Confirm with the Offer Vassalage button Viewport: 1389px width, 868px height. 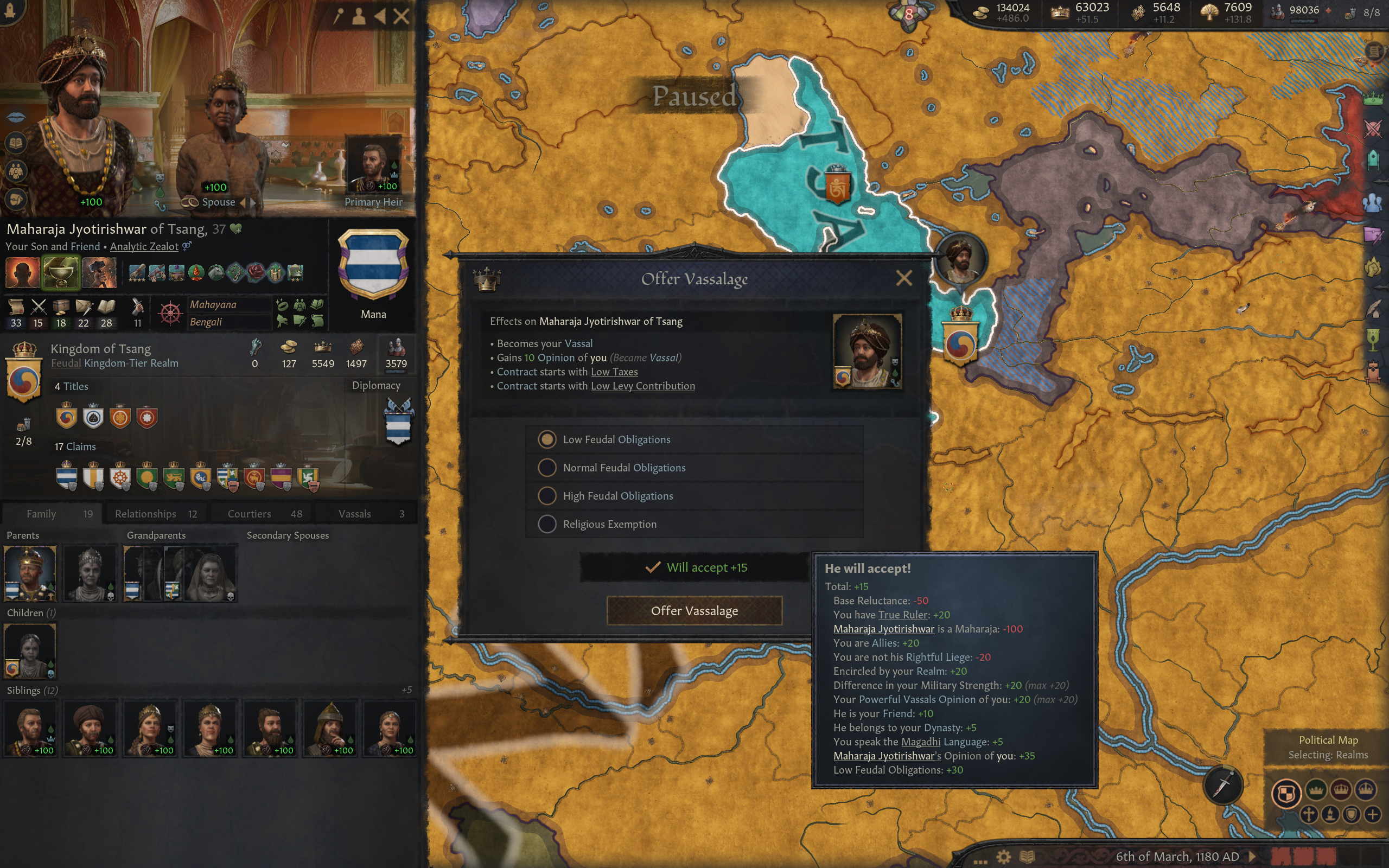[x=694, y=611]
